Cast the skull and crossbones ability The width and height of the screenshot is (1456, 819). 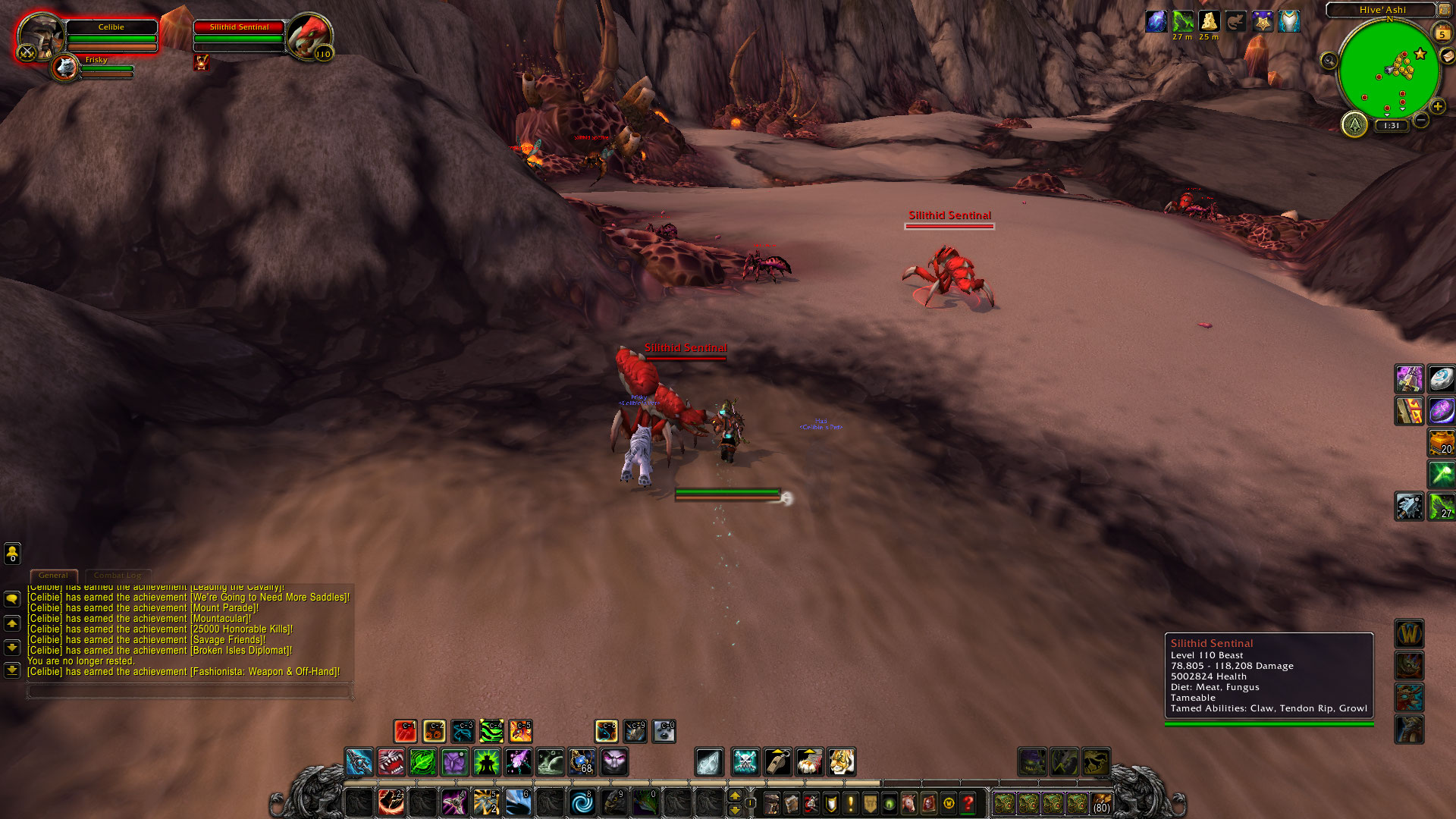[x=745, y=762]
